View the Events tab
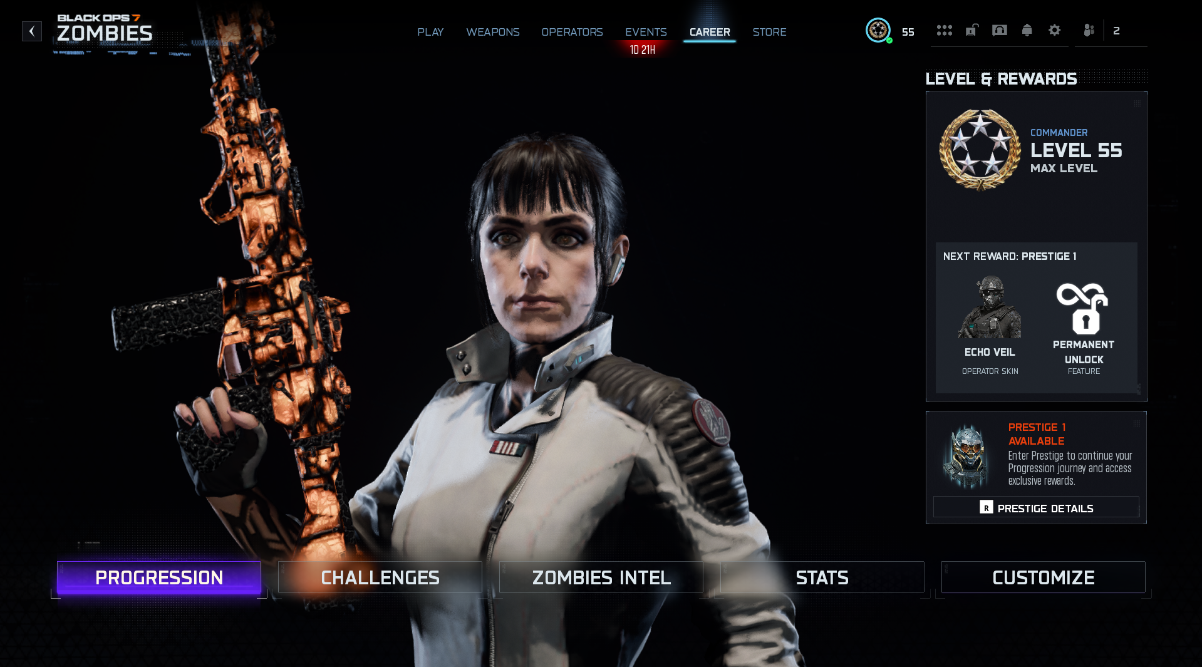The image size is (1202, 667). [645, 32]
